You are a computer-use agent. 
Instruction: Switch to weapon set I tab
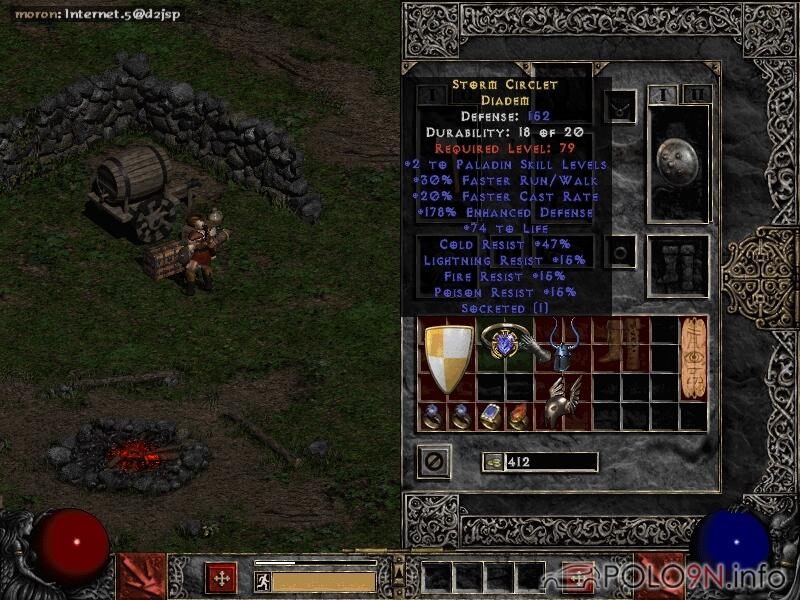[x=662, y=95]
